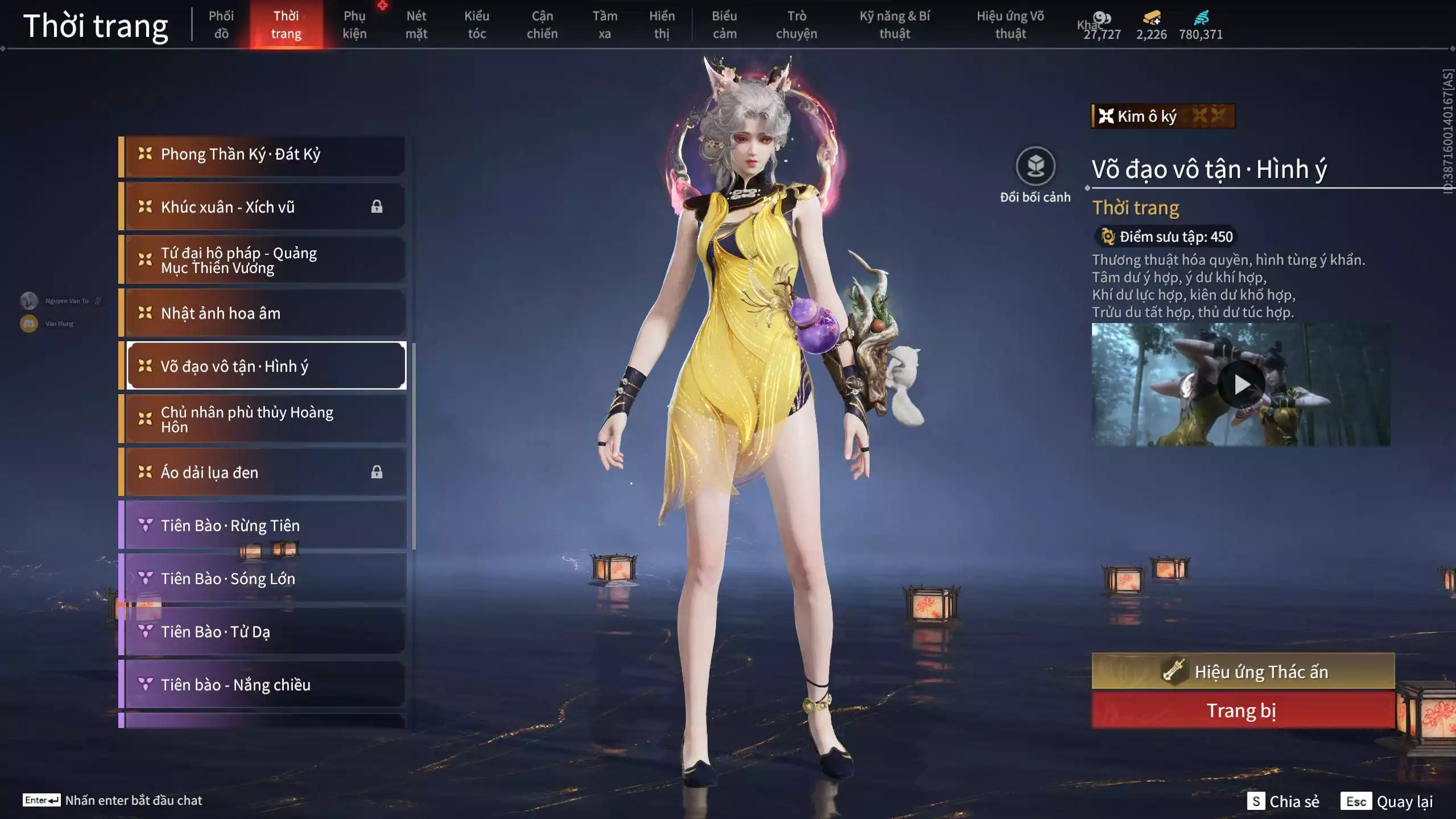Image resolution: width=1456 pixels, height=819 pixels.
Task: Expand the Hiển thị options
Action: (x=663, y=24)
